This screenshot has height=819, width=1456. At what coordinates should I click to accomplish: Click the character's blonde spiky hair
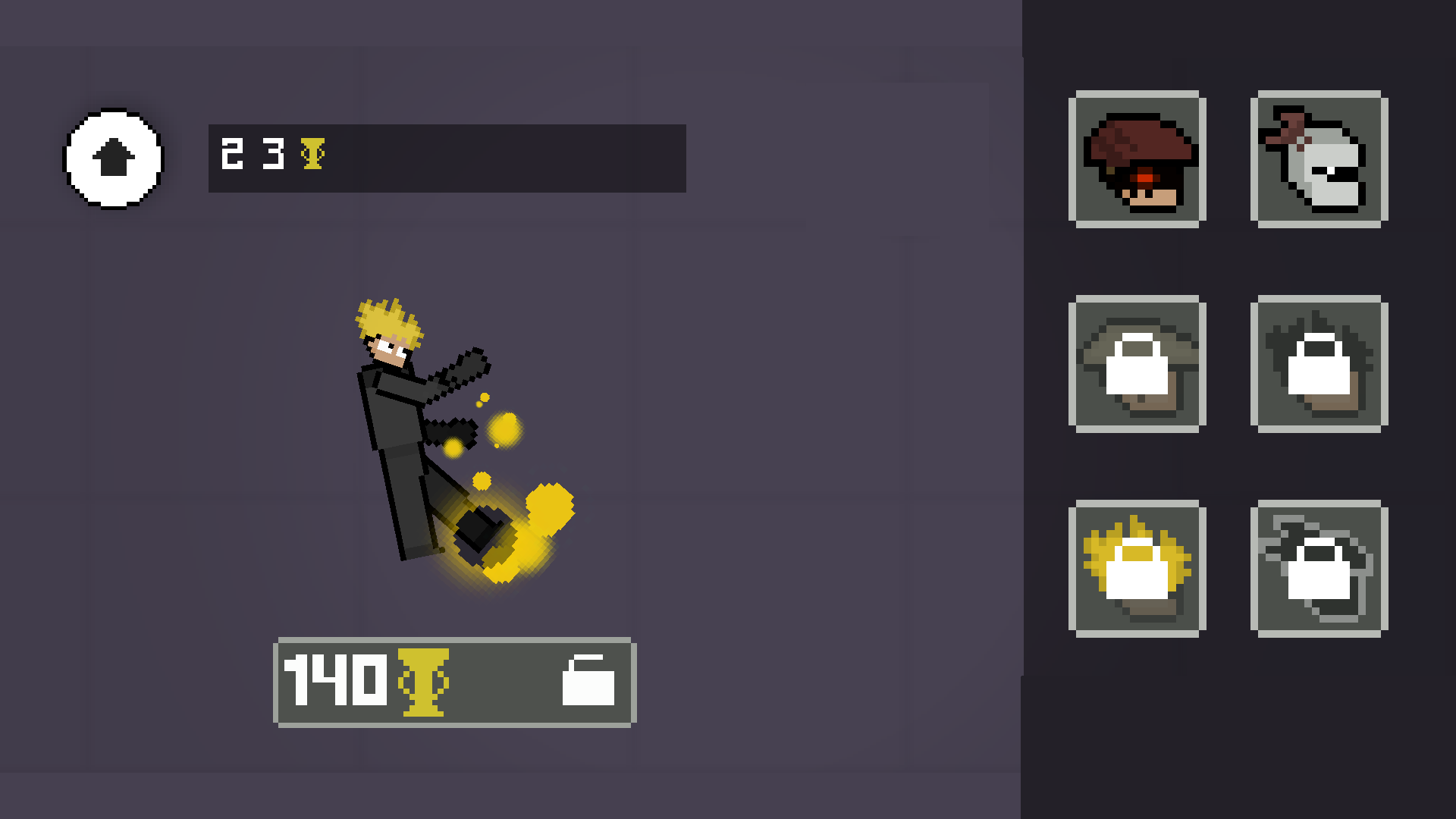pos(388,322)
